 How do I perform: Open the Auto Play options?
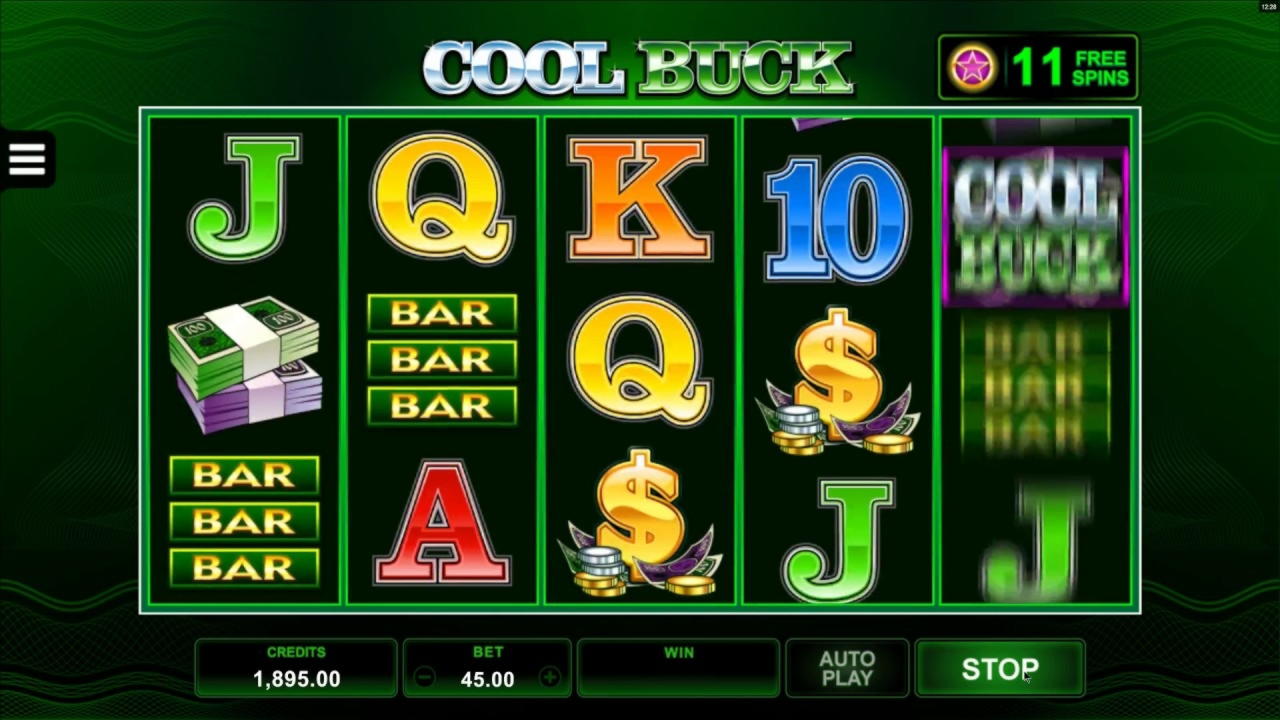coord(846,668)
